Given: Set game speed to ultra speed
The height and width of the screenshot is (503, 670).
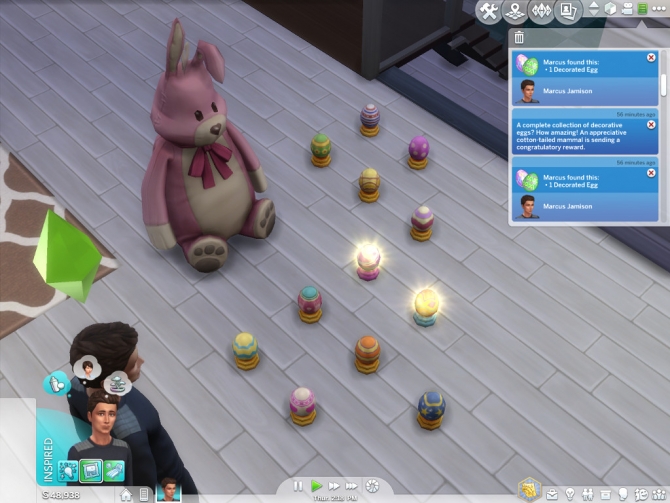Looking at the screenshot, I should [x=353, y=485].
